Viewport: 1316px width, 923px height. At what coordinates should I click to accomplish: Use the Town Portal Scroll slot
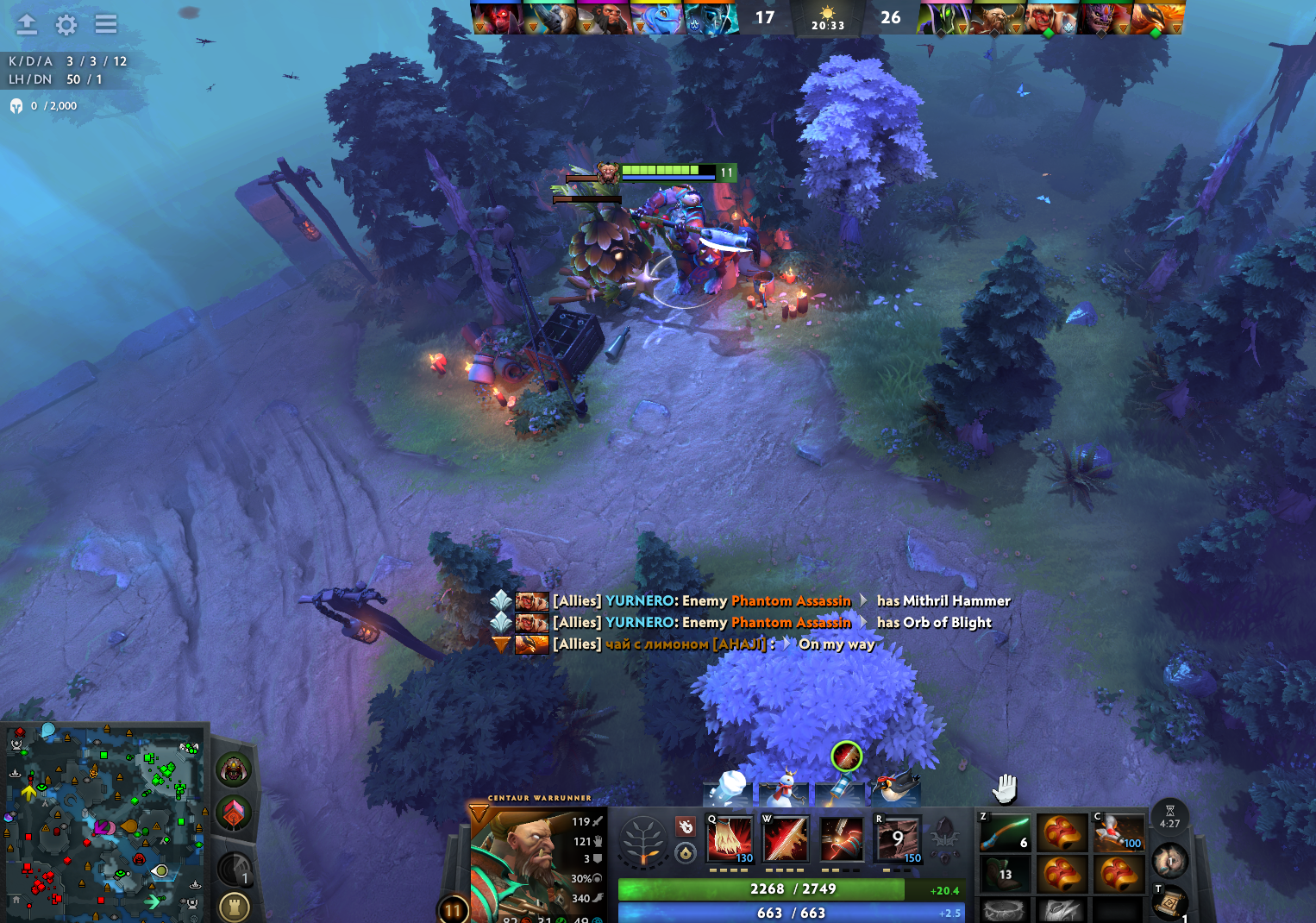point(1169,901)
